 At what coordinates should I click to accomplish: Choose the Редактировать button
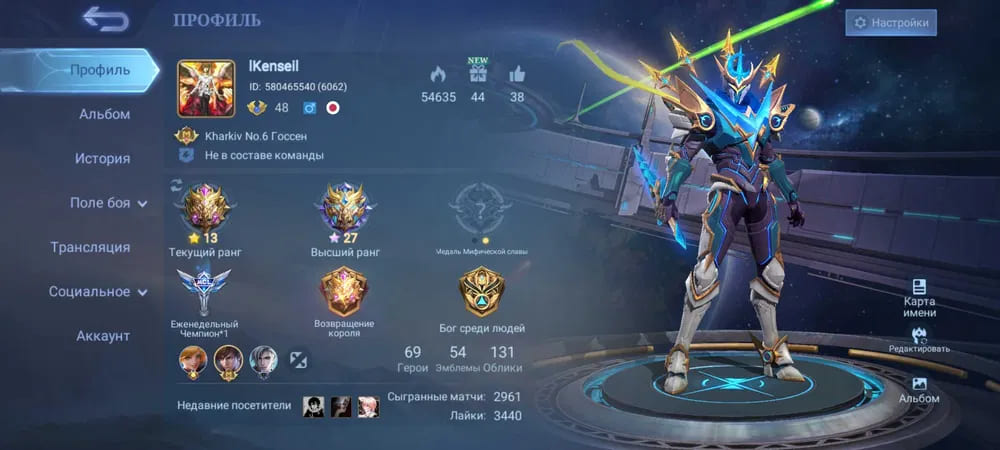[x=919, y=340]
